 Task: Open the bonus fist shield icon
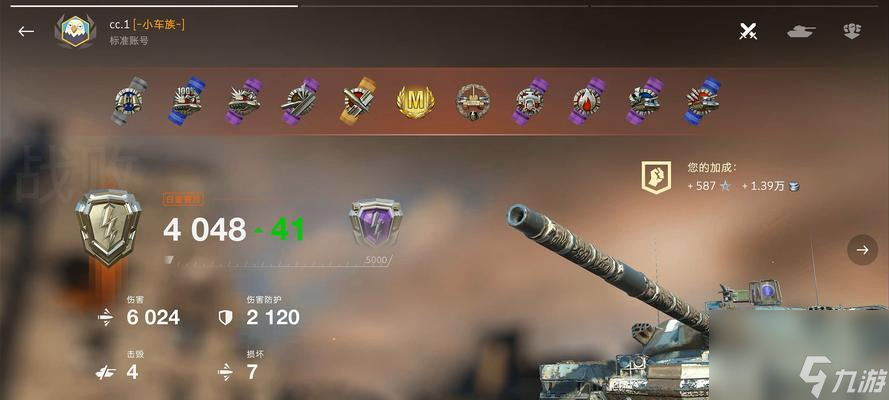click(656, 179)
